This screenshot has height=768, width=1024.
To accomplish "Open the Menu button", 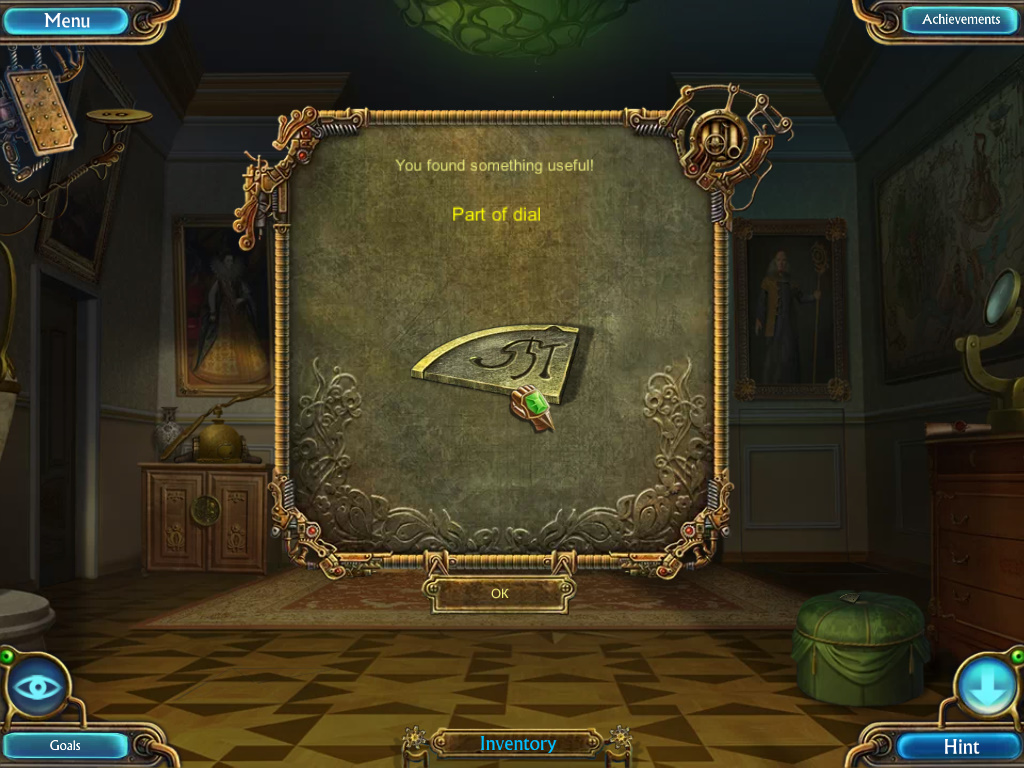I will point(68,20).
